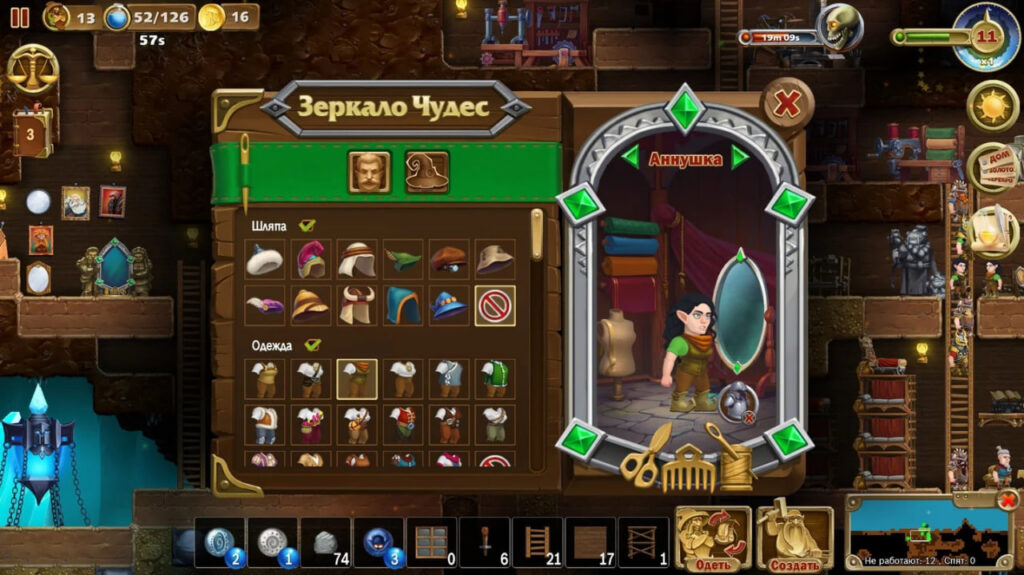This screenshot has width=1024, height=575.
Task: Click the sun daytime button
Action: 992,106
